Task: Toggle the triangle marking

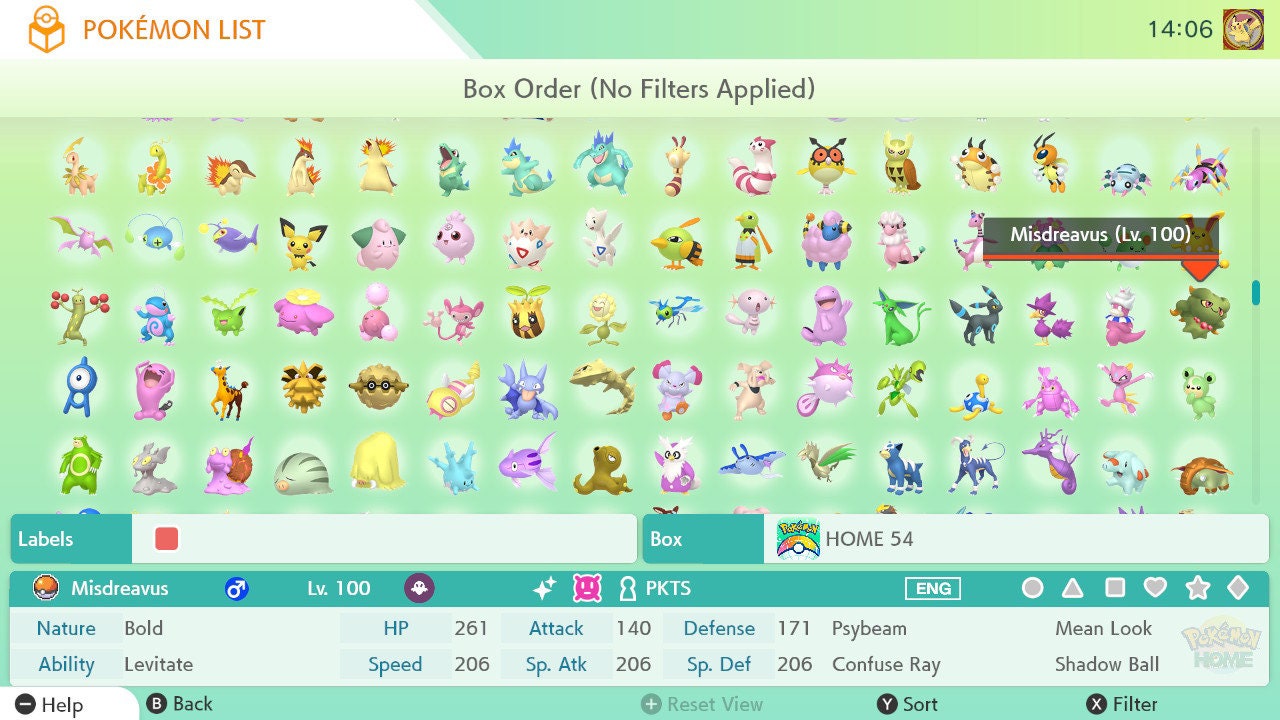Action: 1073,588
